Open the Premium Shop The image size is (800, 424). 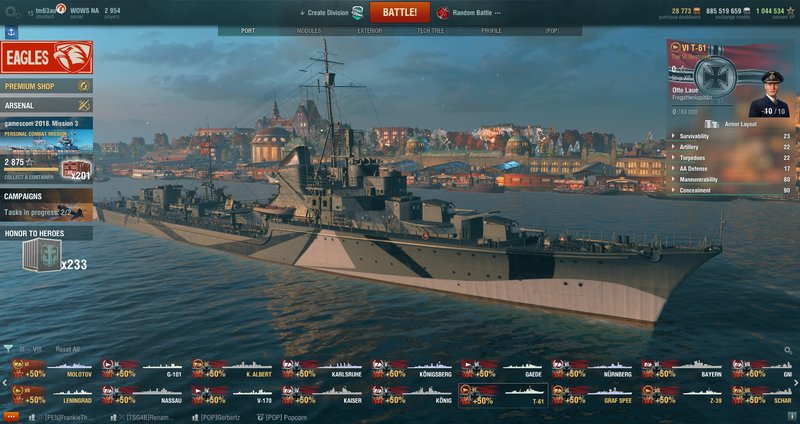[x=46, y=86]
